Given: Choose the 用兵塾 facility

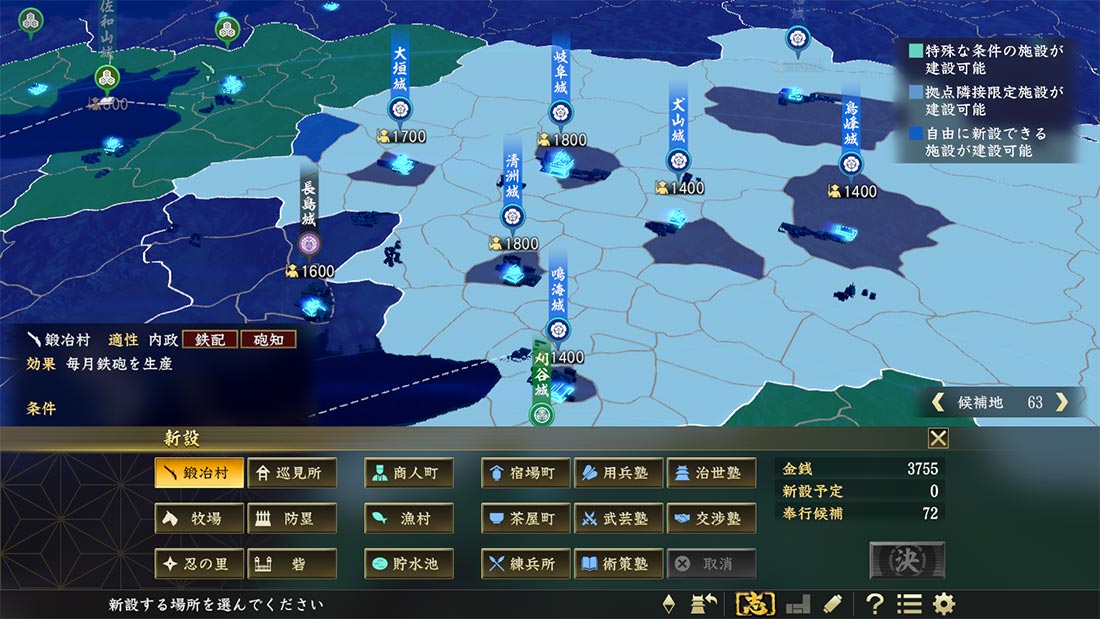Looking at the screenshot, I should tap(618, 473).
